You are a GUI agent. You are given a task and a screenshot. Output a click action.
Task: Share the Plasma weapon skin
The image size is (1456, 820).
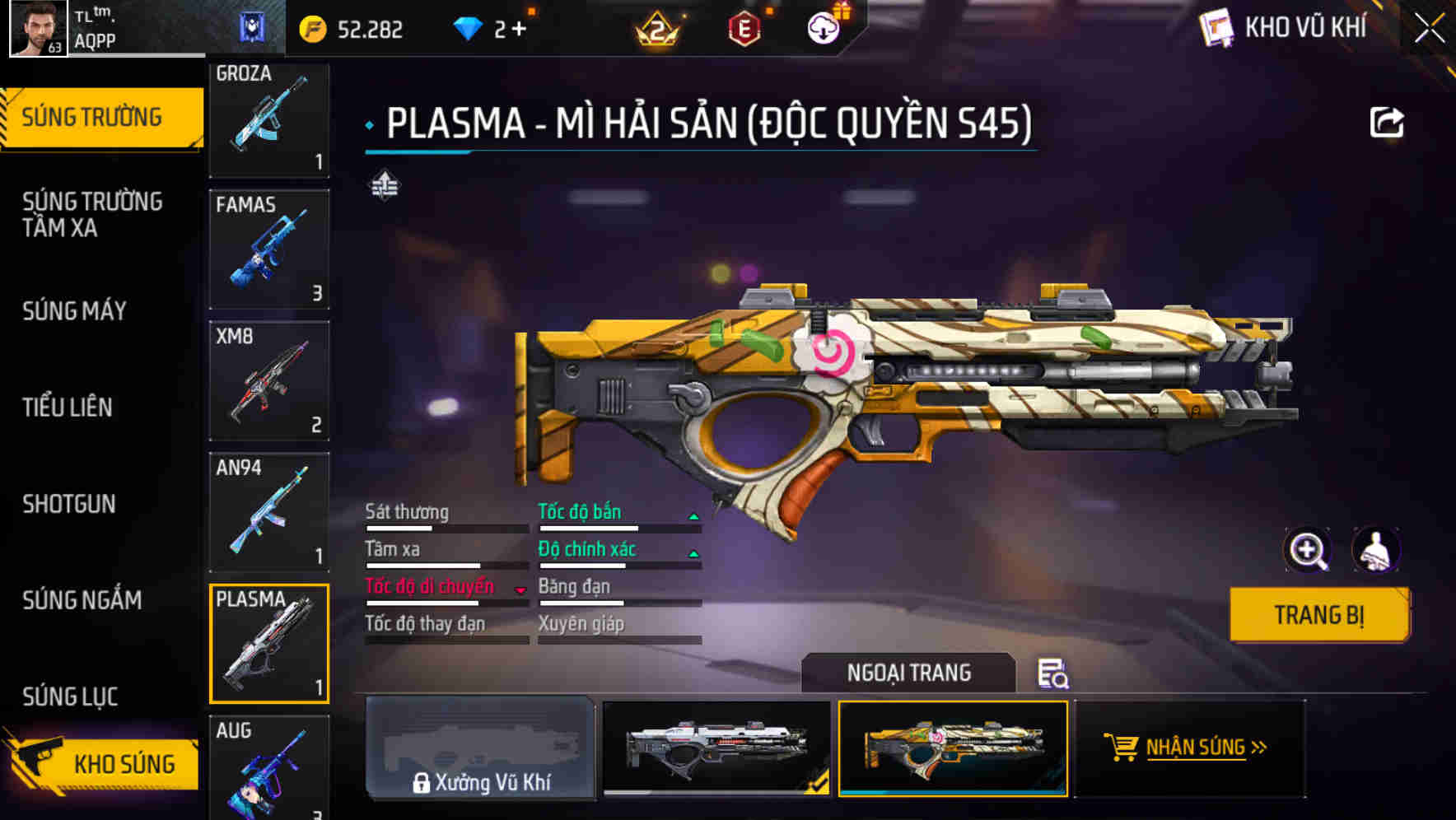(x=1388, y=121)
